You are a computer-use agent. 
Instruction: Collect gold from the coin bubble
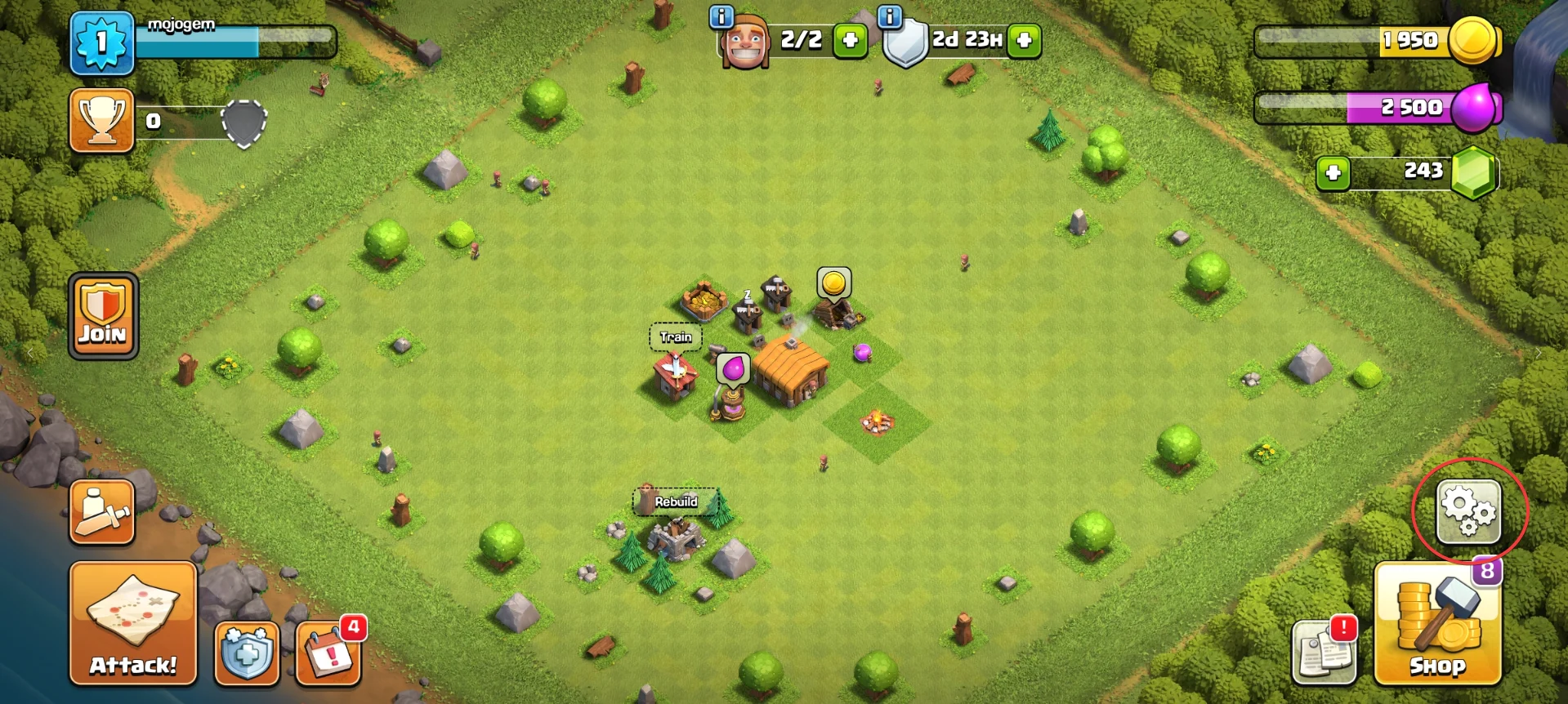(x=834, y=283)
